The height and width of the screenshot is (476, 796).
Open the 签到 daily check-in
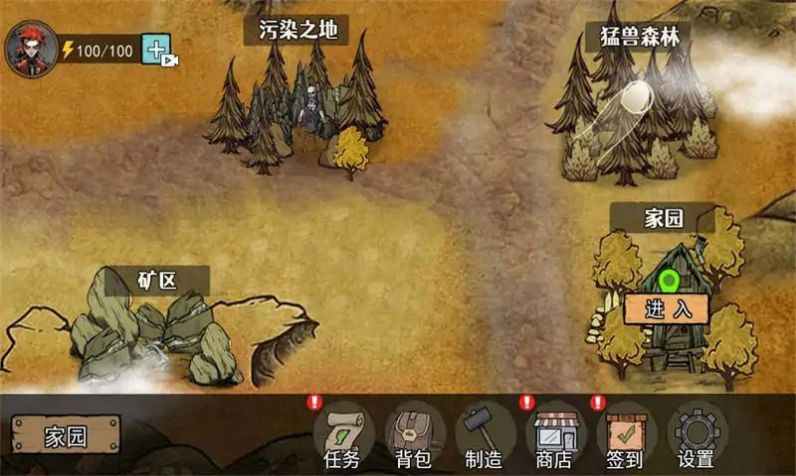[625, 435]
